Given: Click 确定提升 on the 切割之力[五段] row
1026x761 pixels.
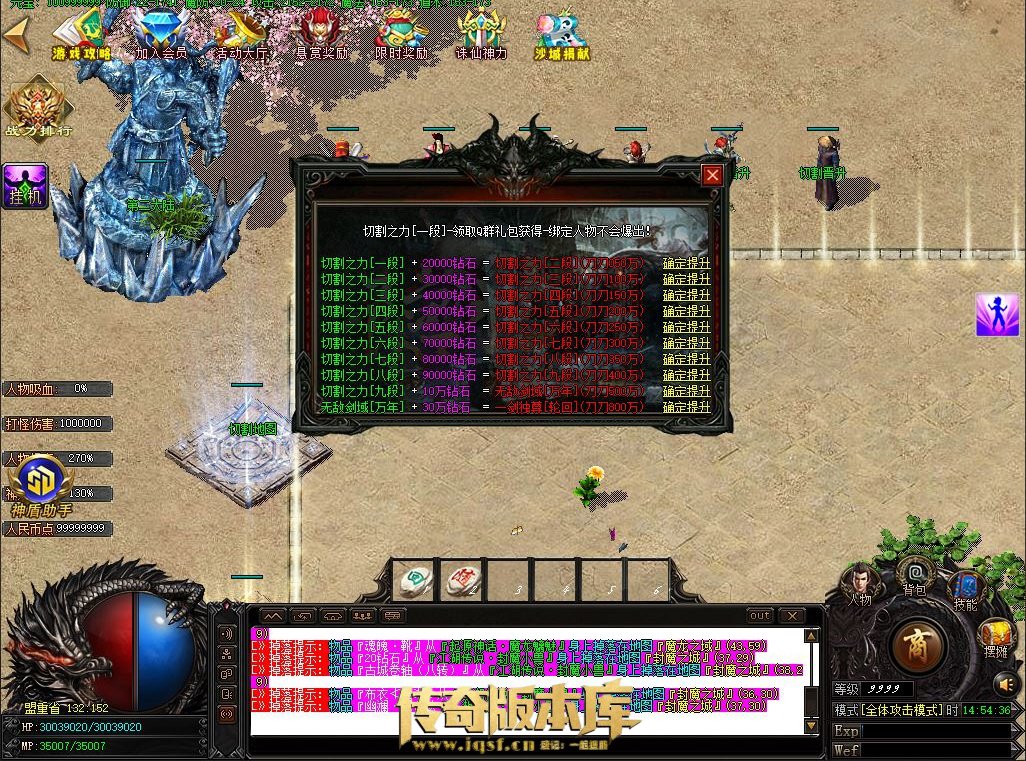Looking at the screenshot, I should (687, 327).
